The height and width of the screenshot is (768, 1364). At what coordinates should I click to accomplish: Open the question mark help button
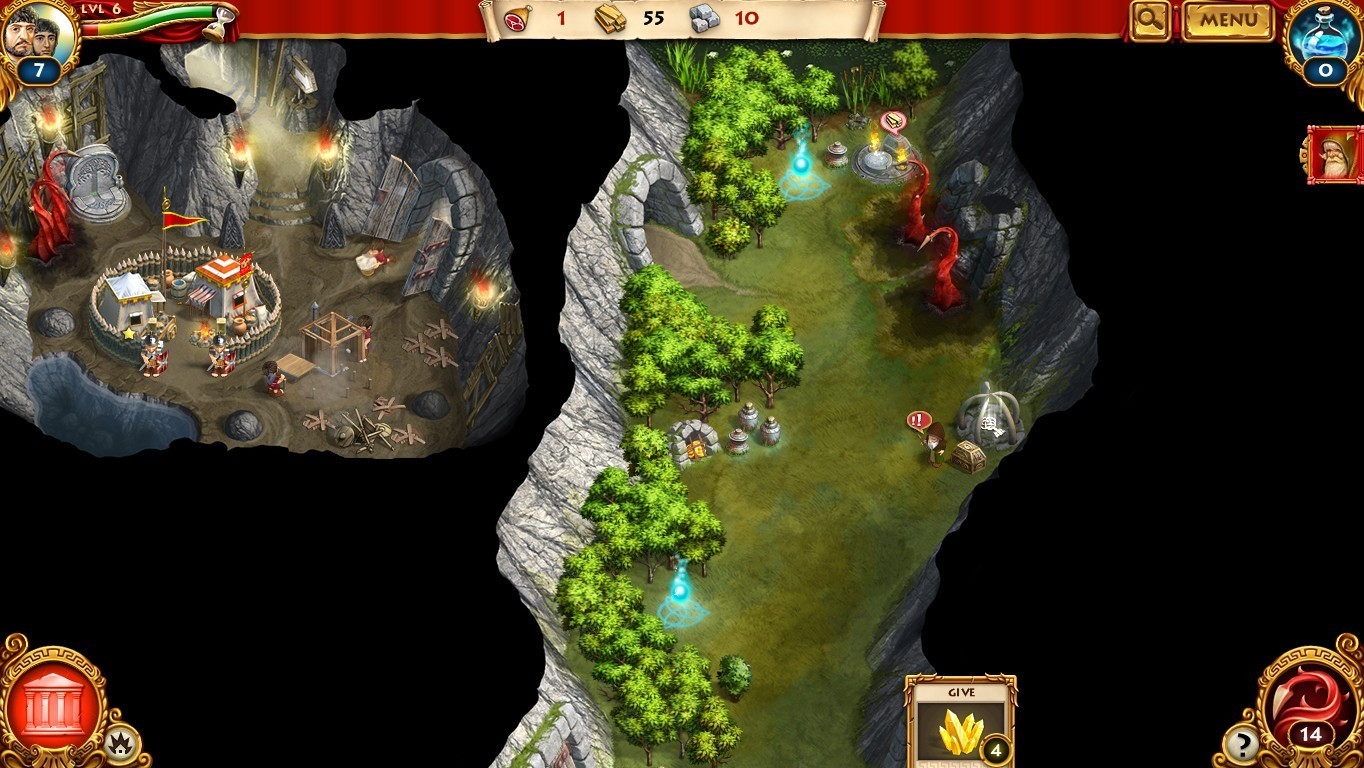click(1241, 743)
